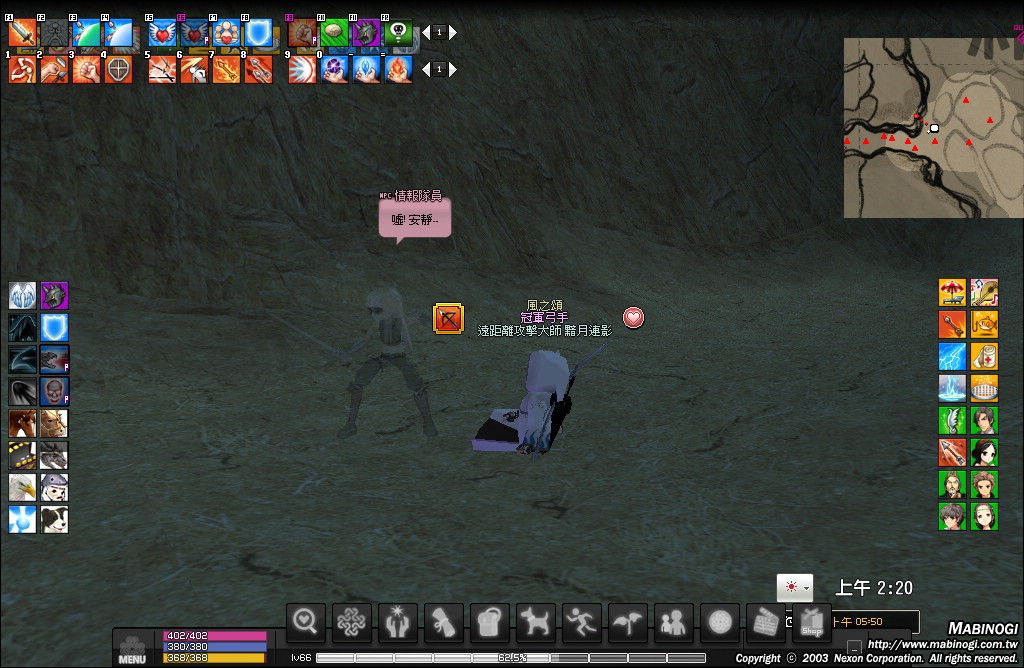Click the crossed-out bow icon near the character

[x=447, y=318]
